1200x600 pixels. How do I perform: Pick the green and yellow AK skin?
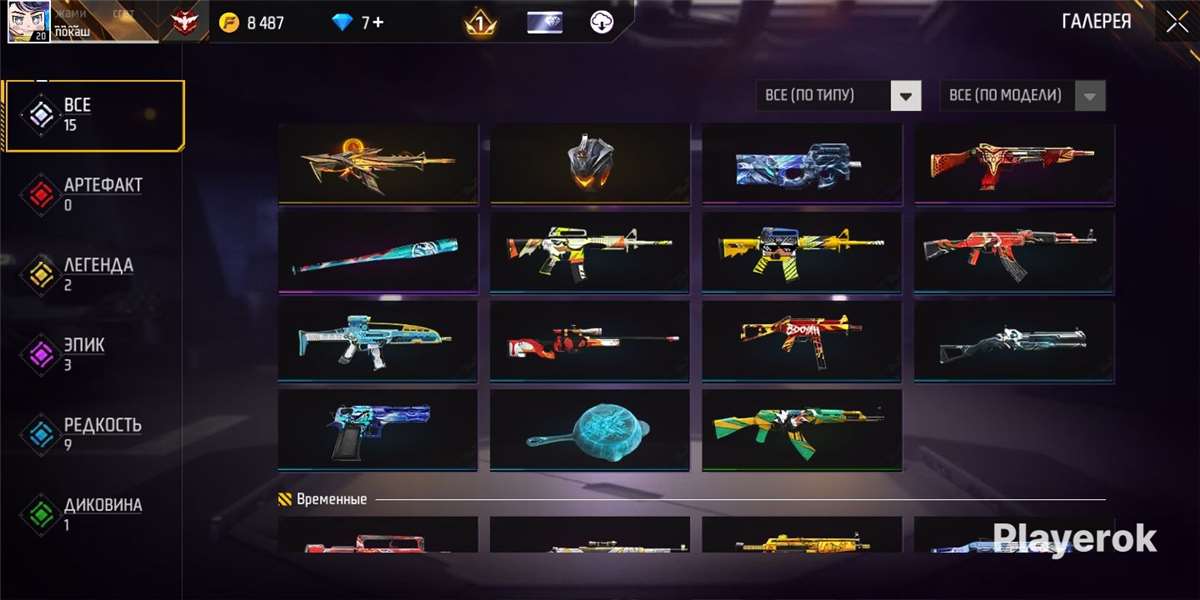tap(802, 430)
